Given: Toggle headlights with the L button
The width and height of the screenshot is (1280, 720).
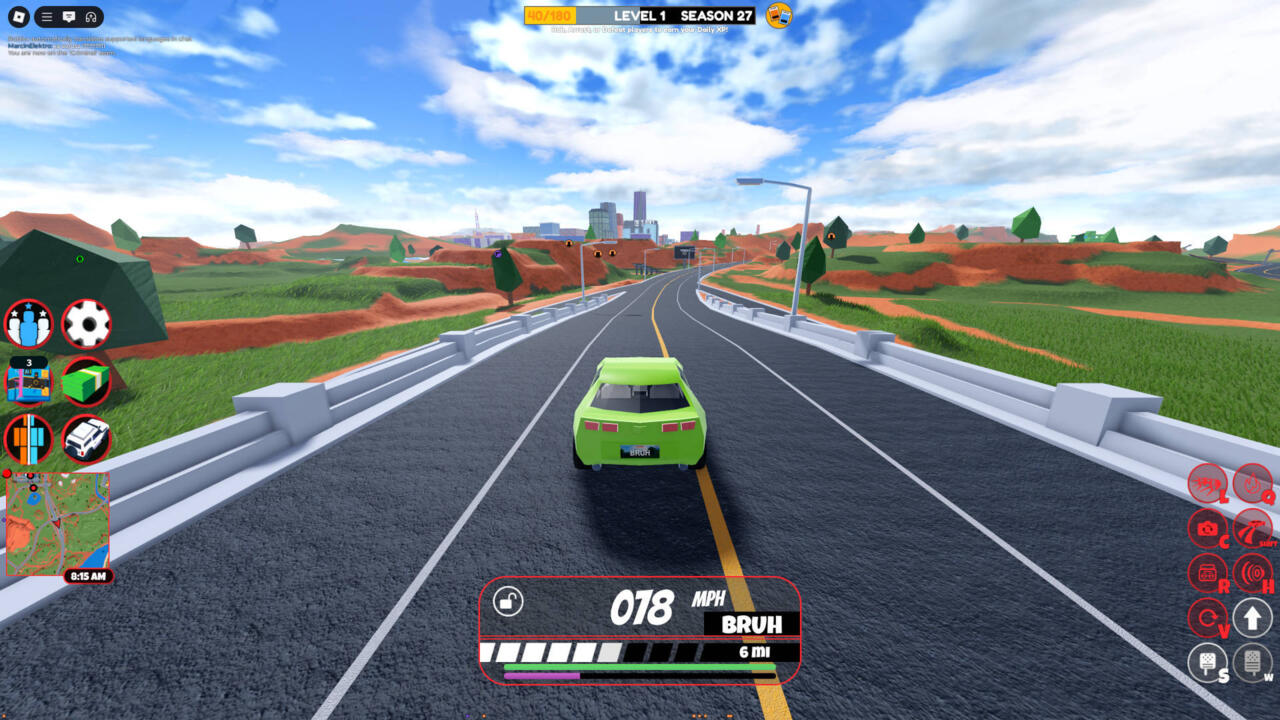Looking at the screenshot, I should point(1207,483).
